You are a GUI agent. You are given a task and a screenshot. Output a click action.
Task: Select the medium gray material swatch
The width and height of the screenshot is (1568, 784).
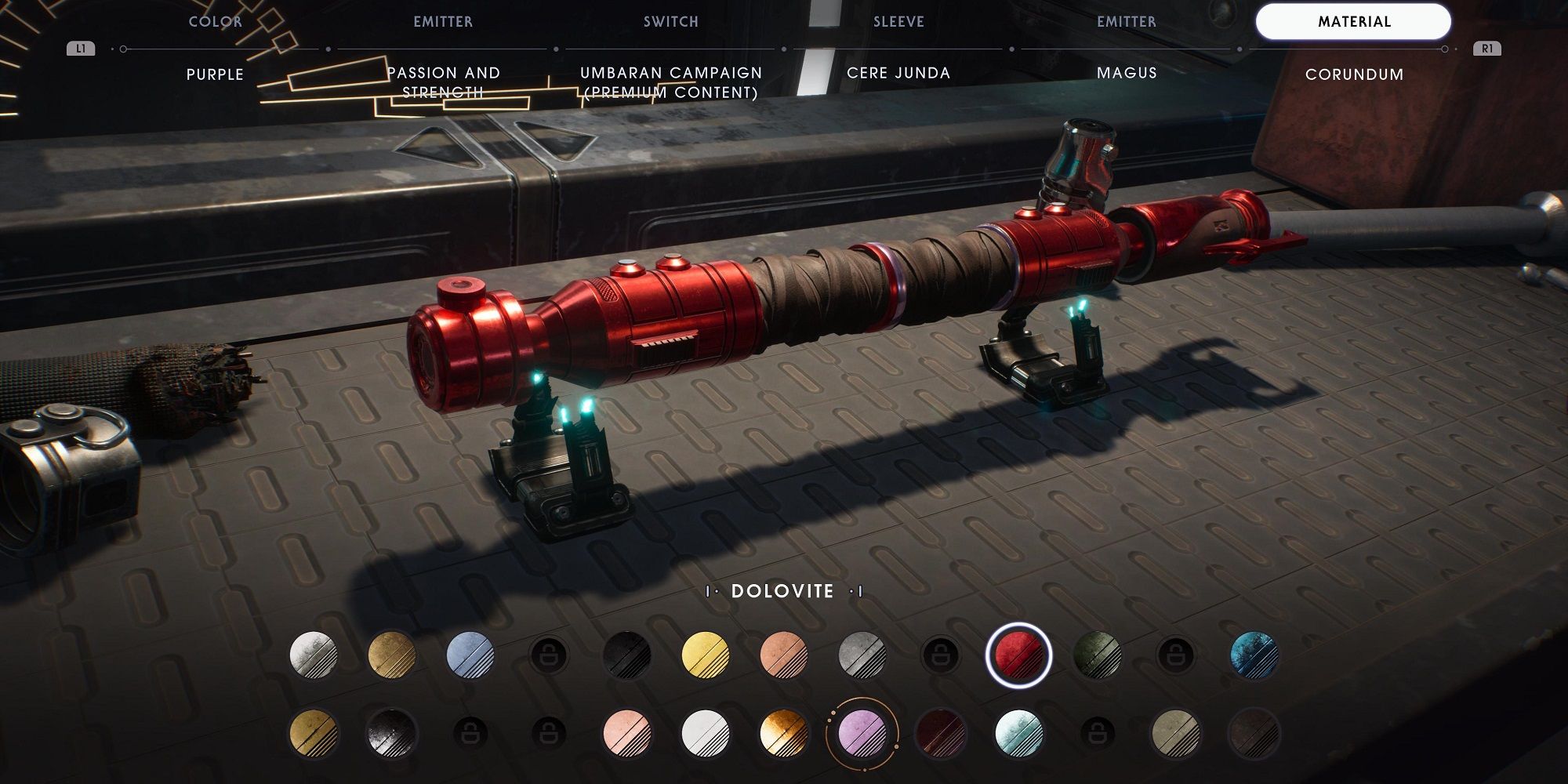pos(862,655)
